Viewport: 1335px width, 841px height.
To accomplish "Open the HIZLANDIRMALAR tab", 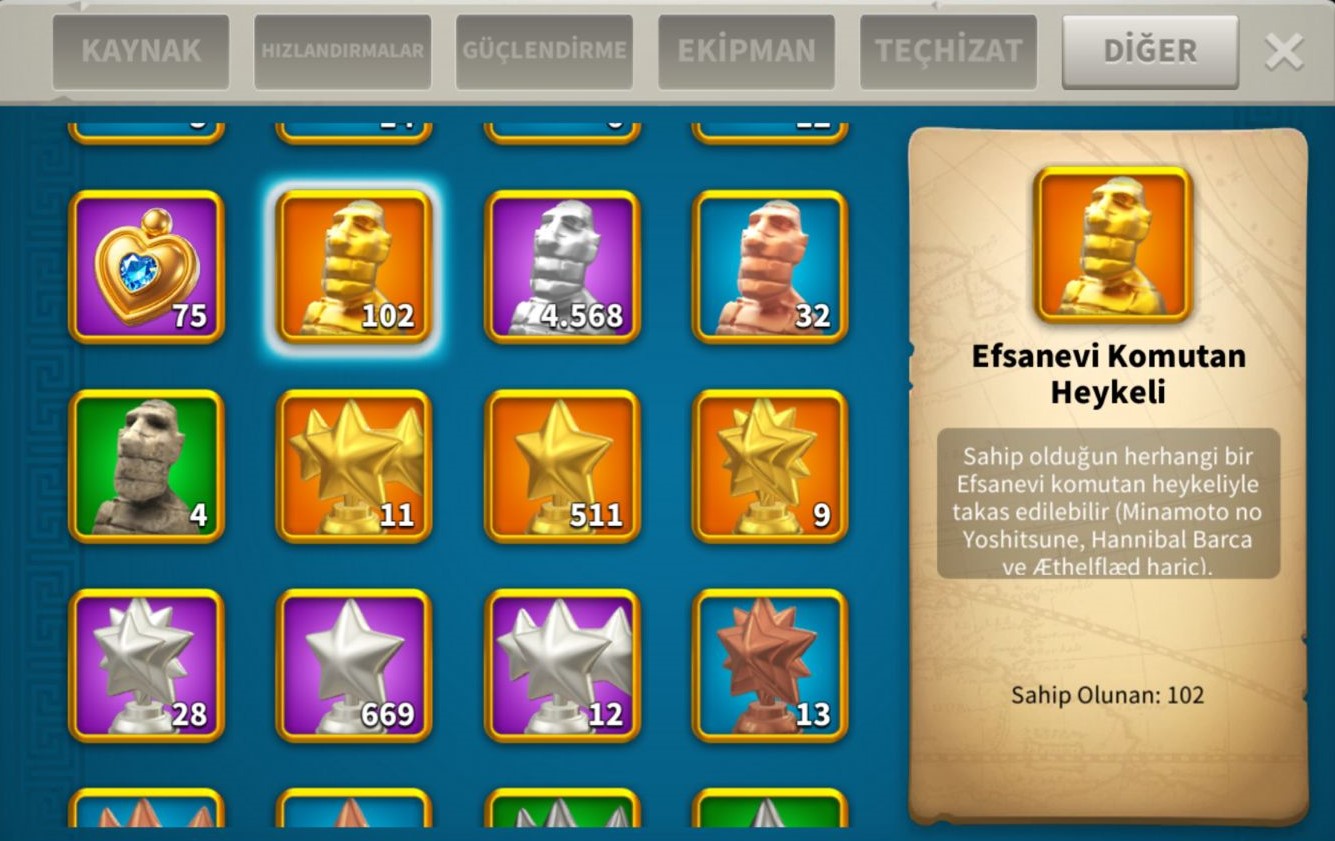I will 342,51.
